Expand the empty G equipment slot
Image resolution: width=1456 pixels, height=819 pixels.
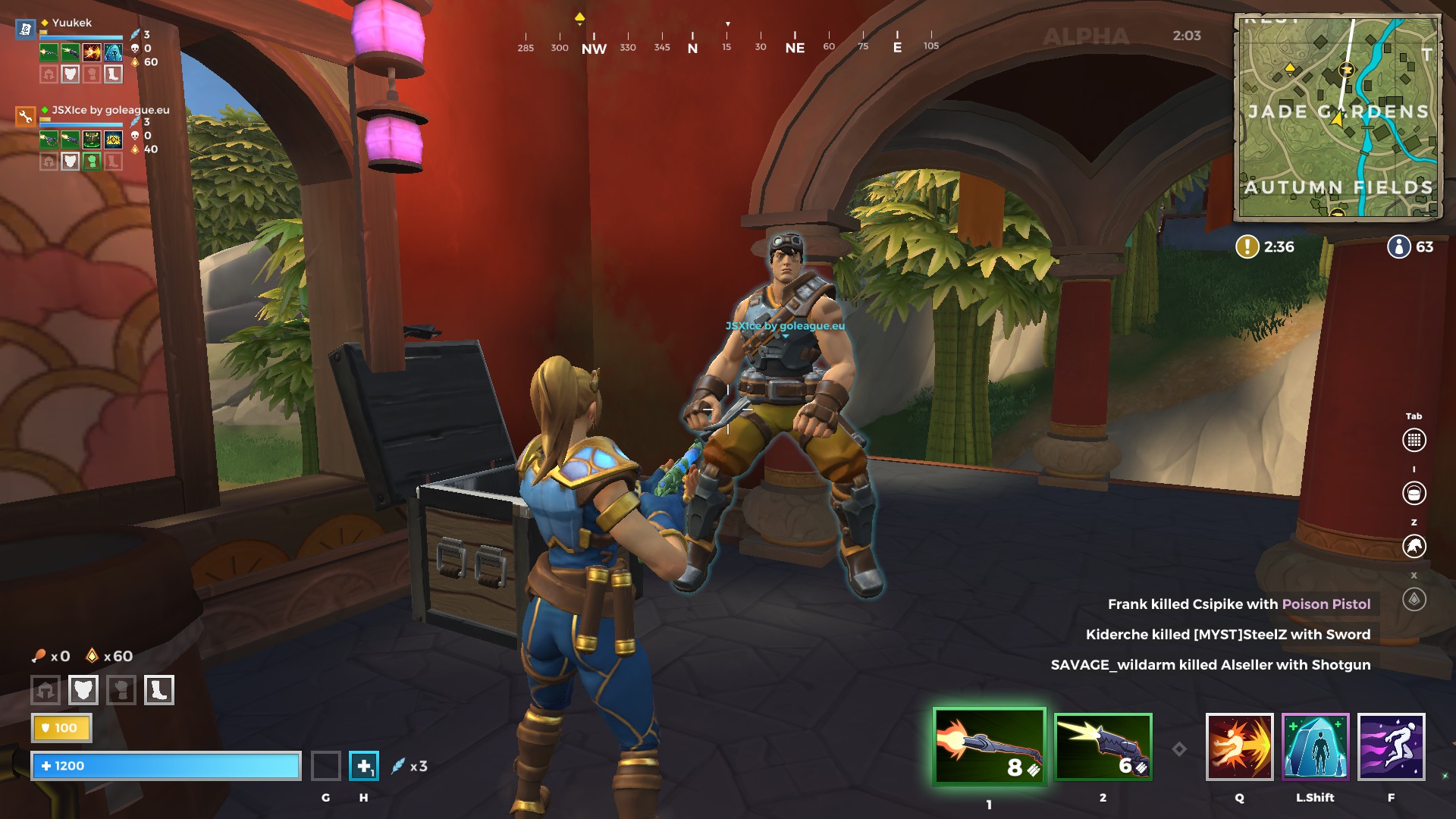tap(326, 766)
